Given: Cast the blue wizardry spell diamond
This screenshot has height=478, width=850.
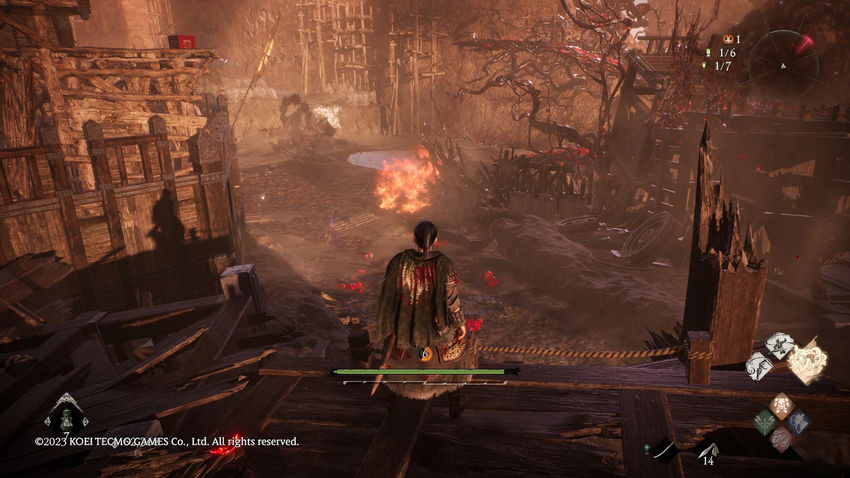Looking at the screenshot, I should click(x=799, y=421).
